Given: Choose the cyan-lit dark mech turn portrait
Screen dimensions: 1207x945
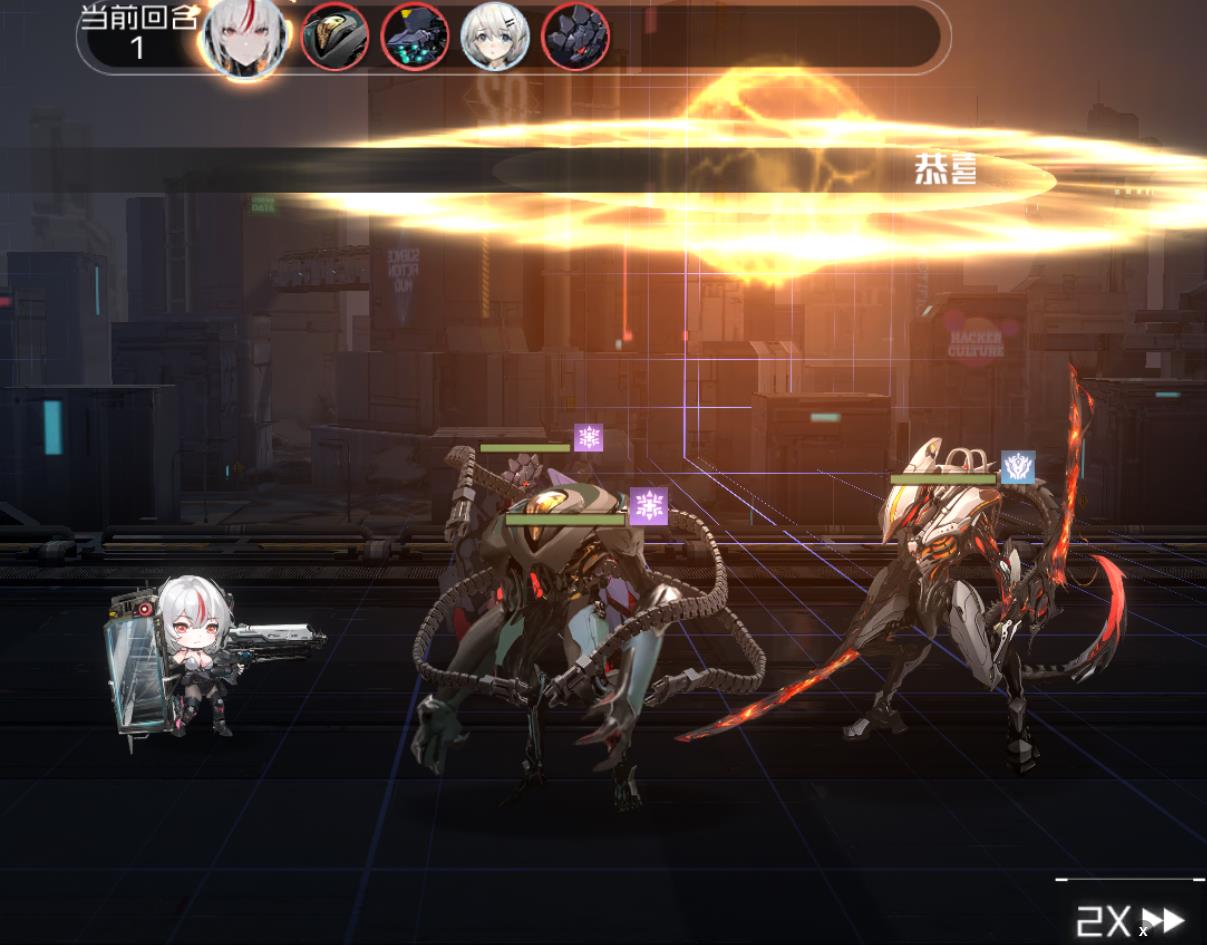Looking at the screenshot, I should tap(415, 37).
